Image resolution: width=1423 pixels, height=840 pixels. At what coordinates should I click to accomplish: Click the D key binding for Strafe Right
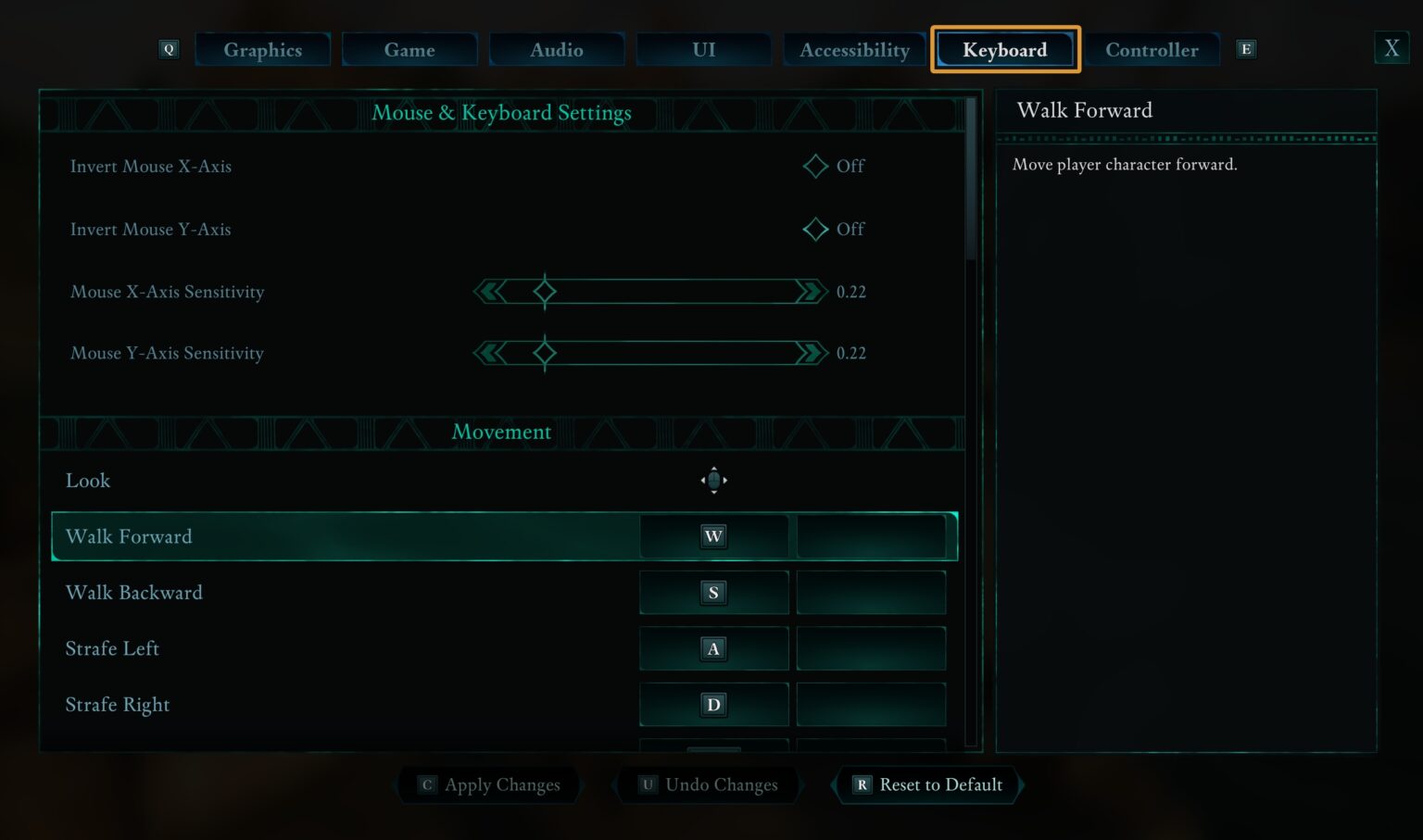coord(713,704)
